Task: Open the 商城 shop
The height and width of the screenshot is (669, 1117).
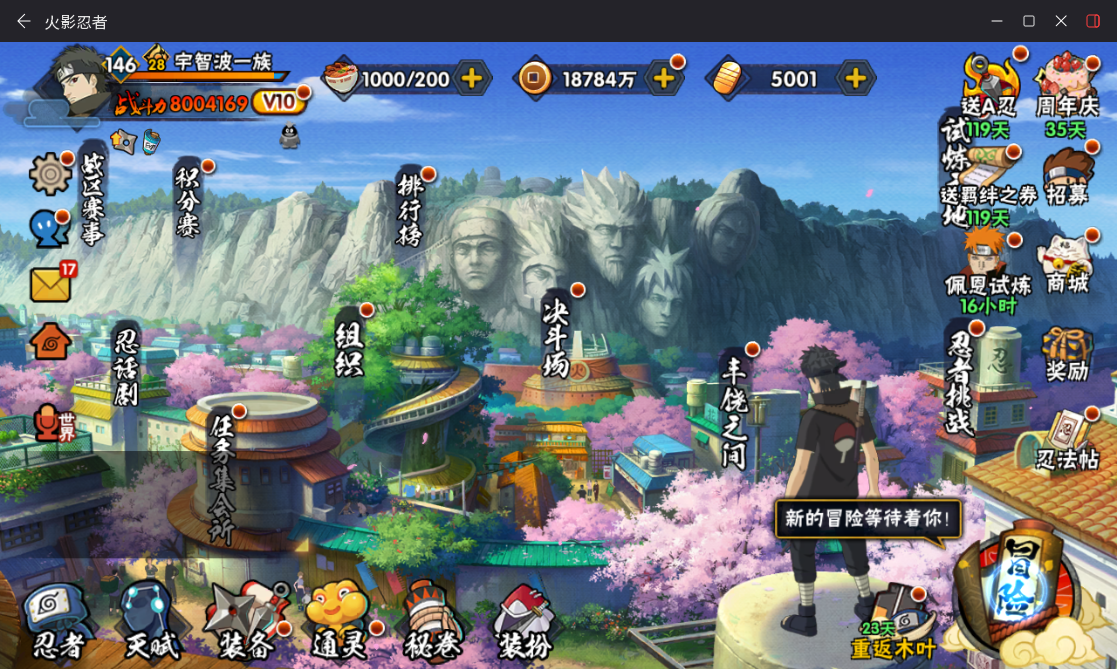Action: (1066, 267)
